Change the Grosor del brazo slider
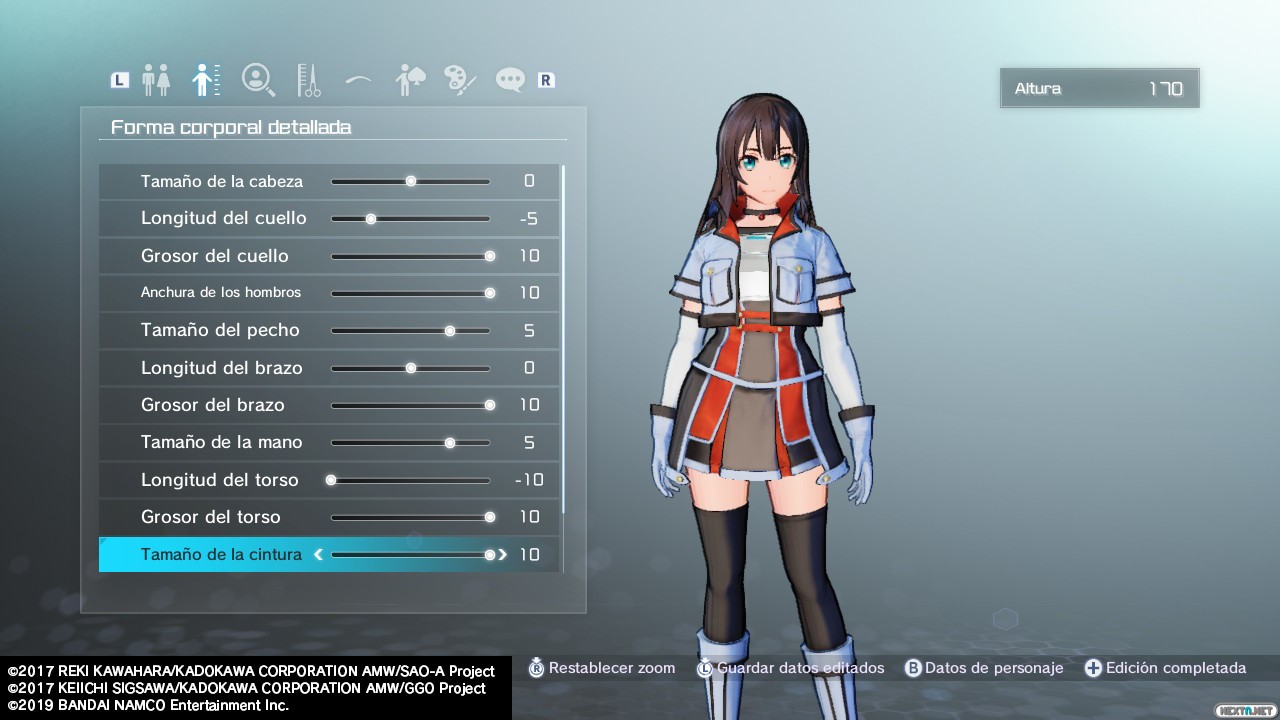 (x=489, y=405)
